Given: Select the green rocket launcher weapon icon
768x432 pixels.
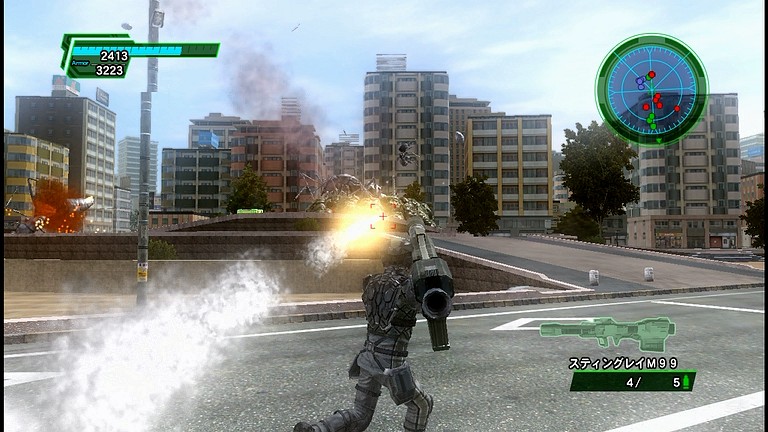Looking at the screenshot, I should [x=607, y=332].
